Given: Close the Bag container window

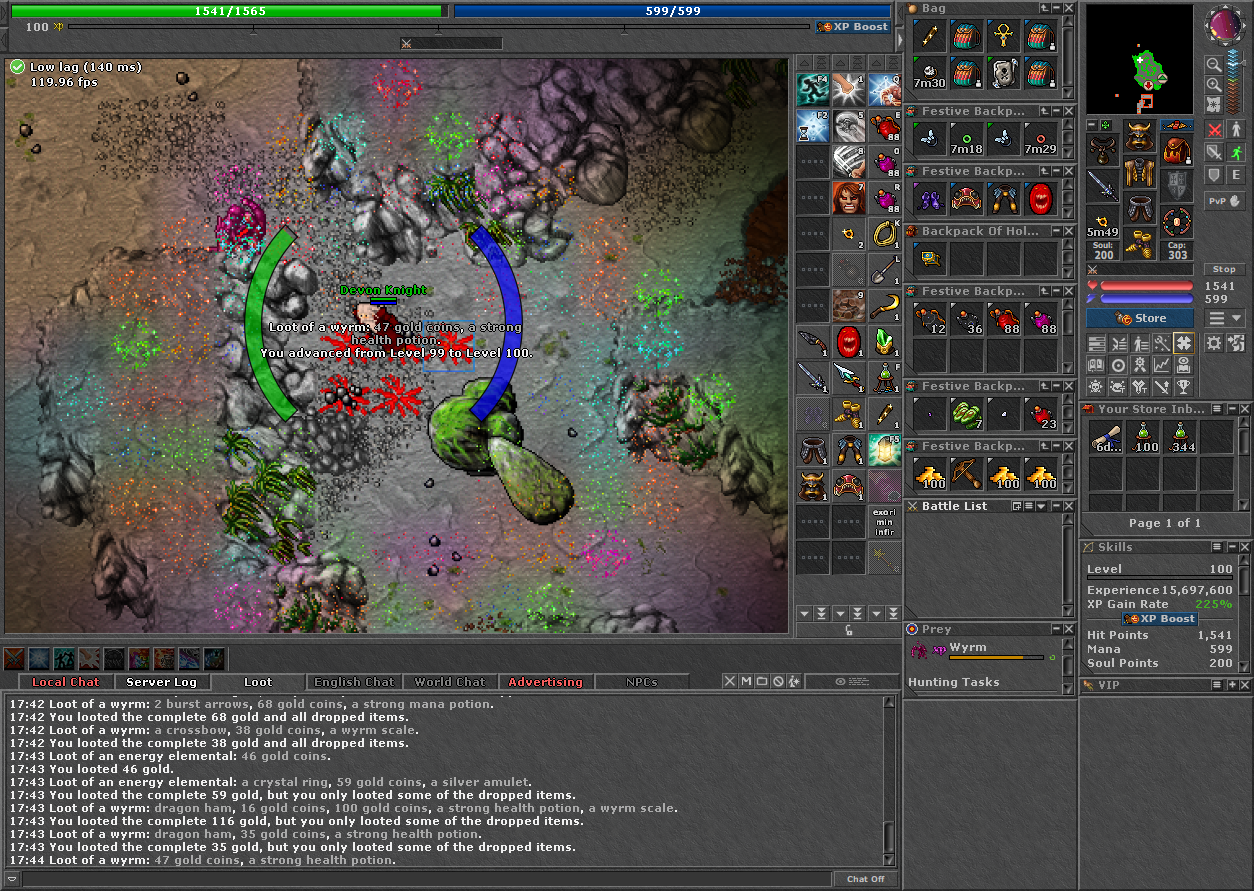Looking at the screenshot, I should click(x=1068, y=8).
